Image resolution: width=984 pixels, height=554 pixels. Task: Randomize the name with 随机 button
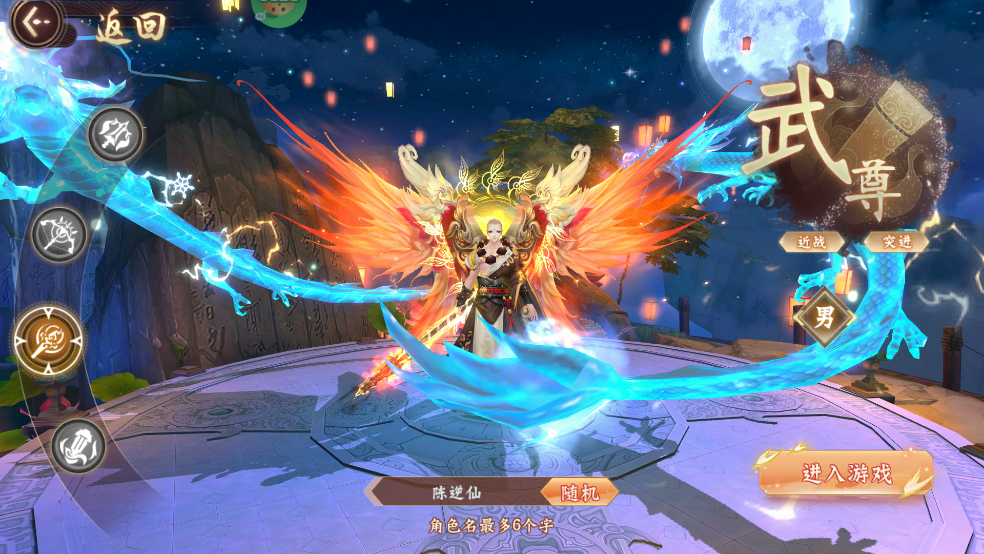click(x=579, y=492)
